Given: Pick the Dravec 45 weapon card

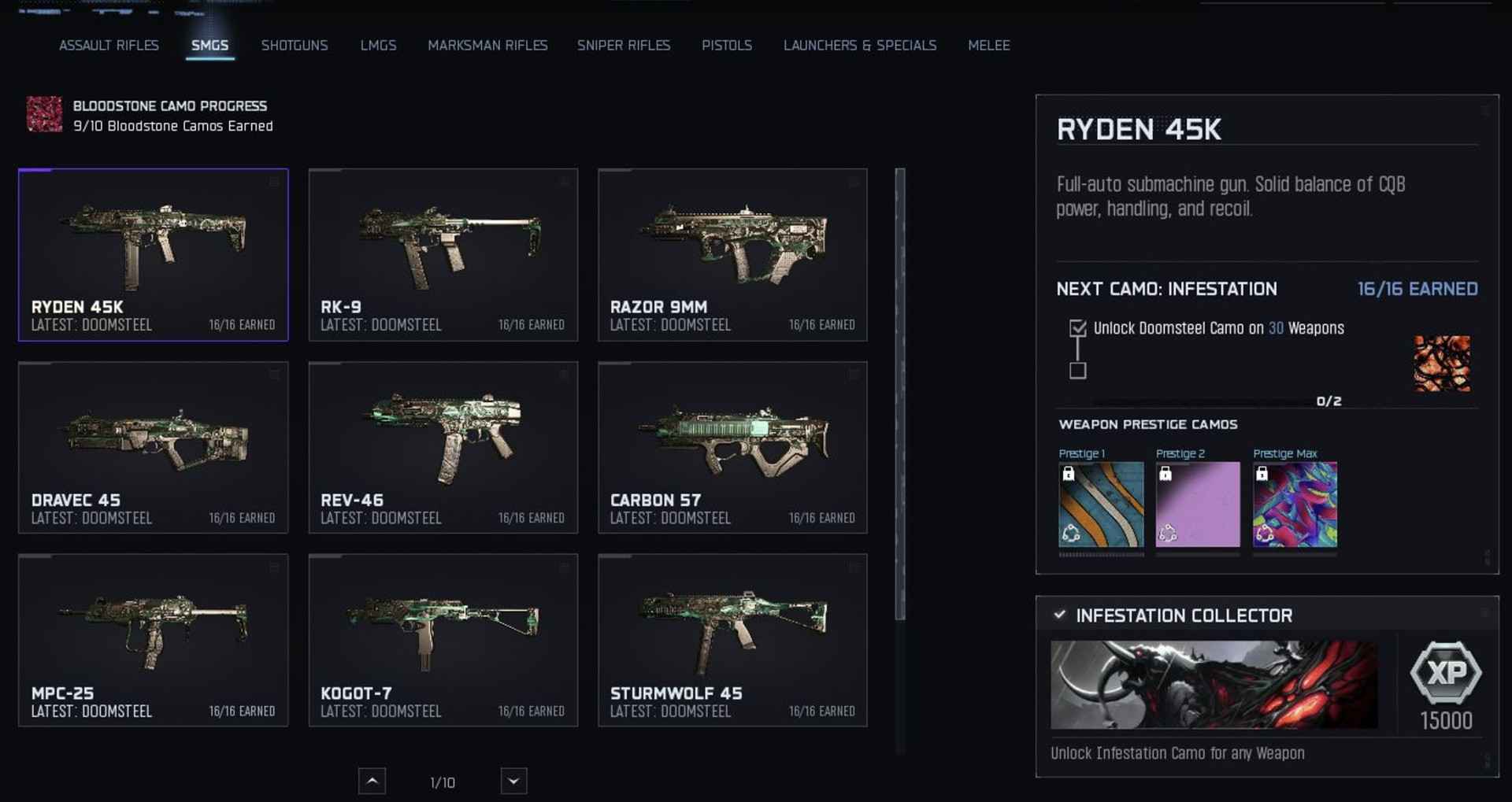Looking at the screenshot, I should tap(154, 447).
